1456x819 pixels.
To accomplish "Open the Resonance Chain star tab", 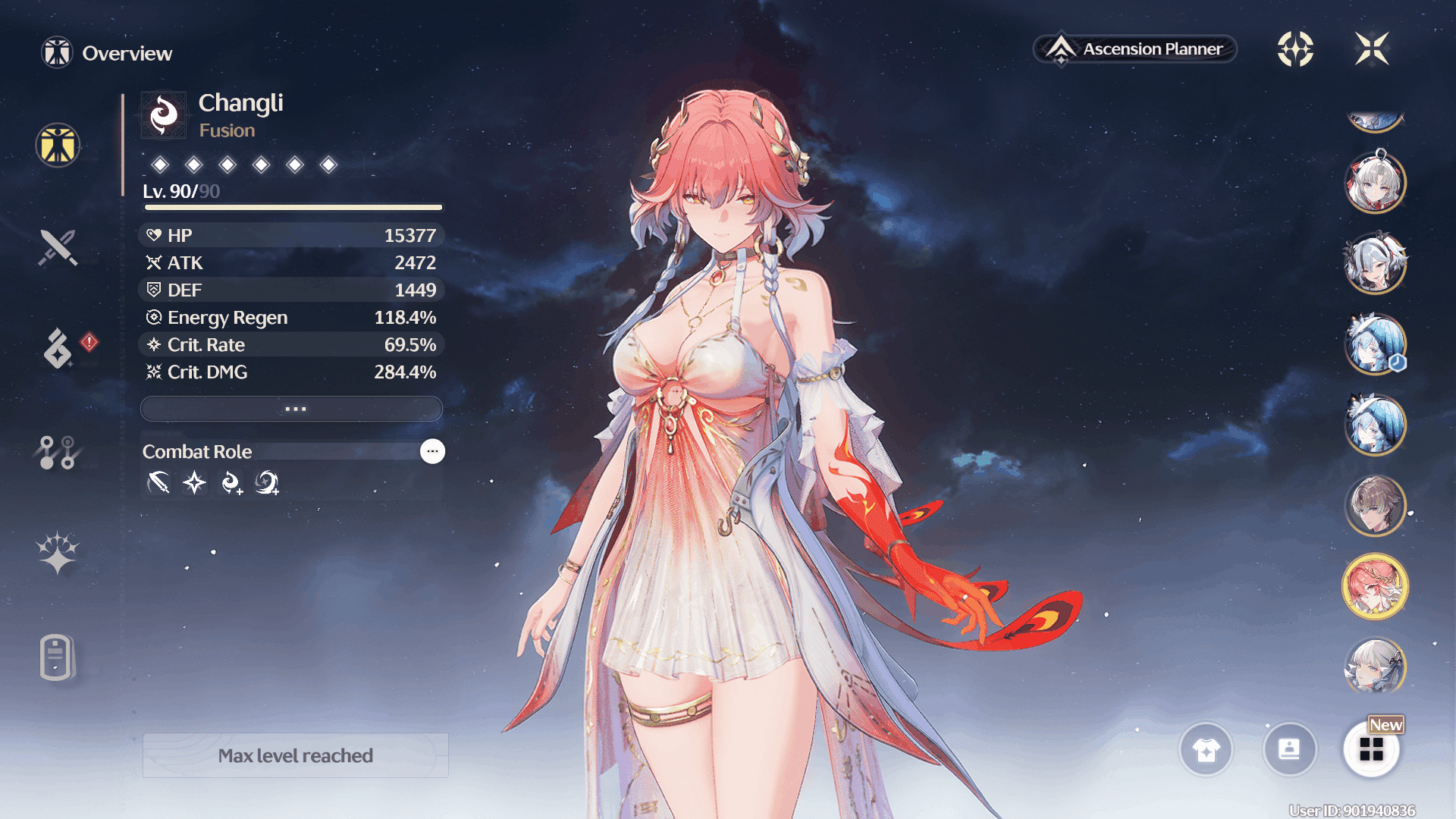I will click(58, 553).
